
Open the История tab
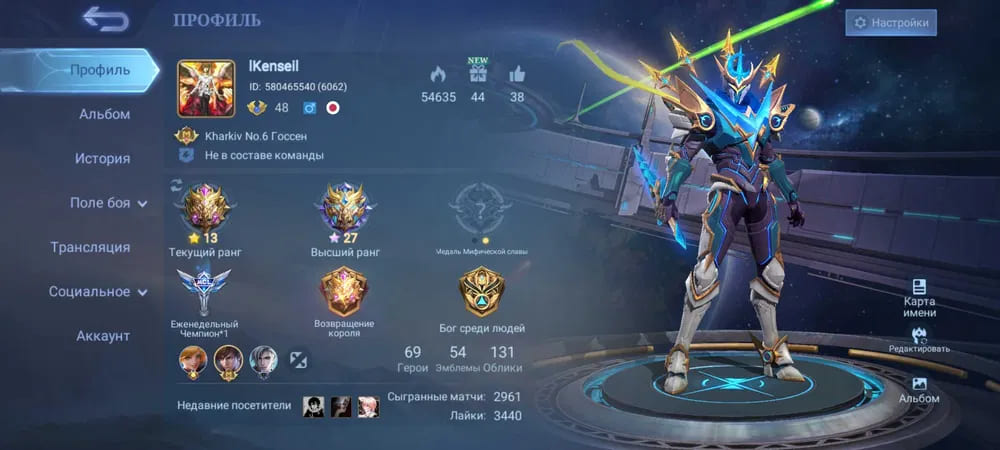(x=102, y=158)
